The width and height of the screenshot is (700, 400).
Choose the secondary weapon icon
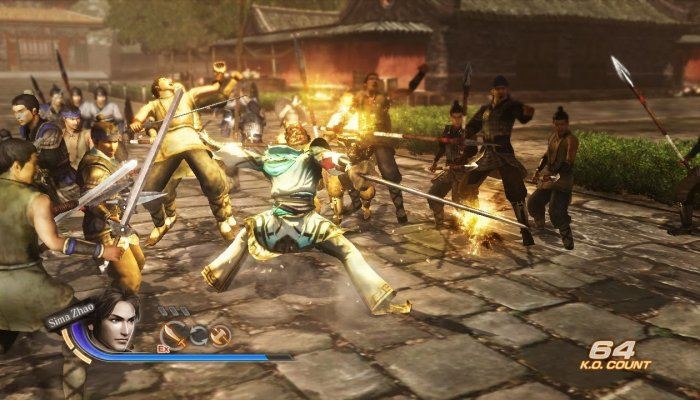(220, 335)
